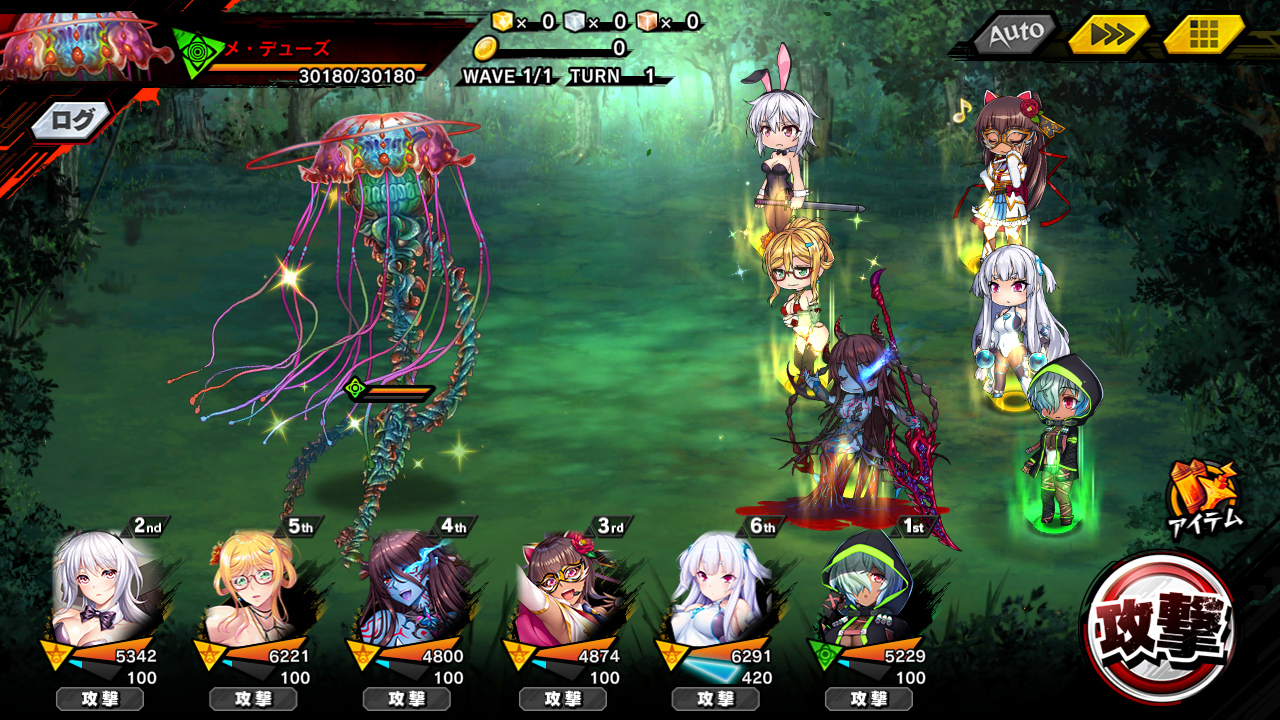Screen dimensions: 1280x720
Task: Click 攻撃 under the 4800 HP character
Action: [x=408, y=699]
